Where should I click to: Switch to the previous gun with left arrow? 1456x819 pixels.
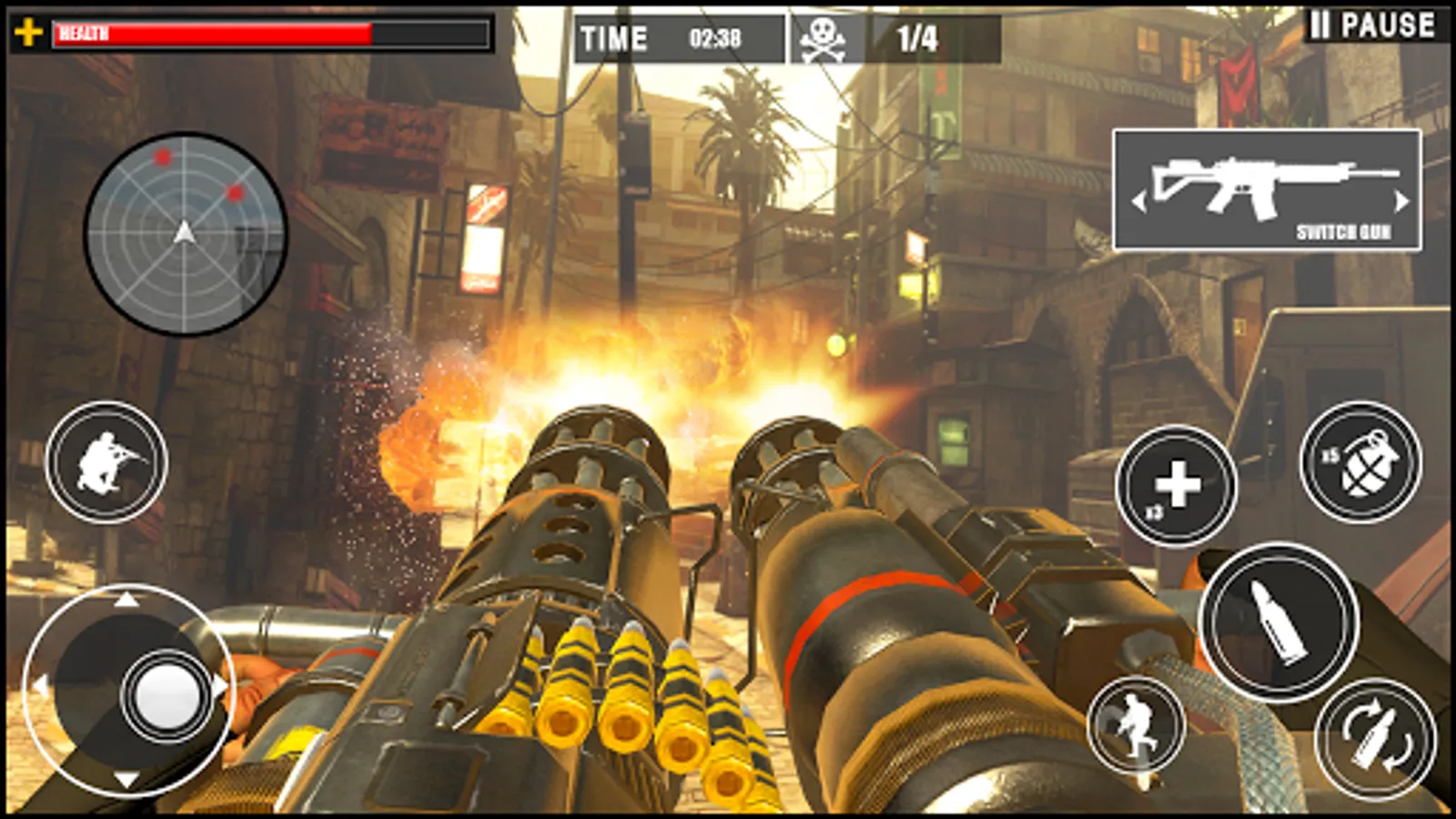coord(1137,201)
